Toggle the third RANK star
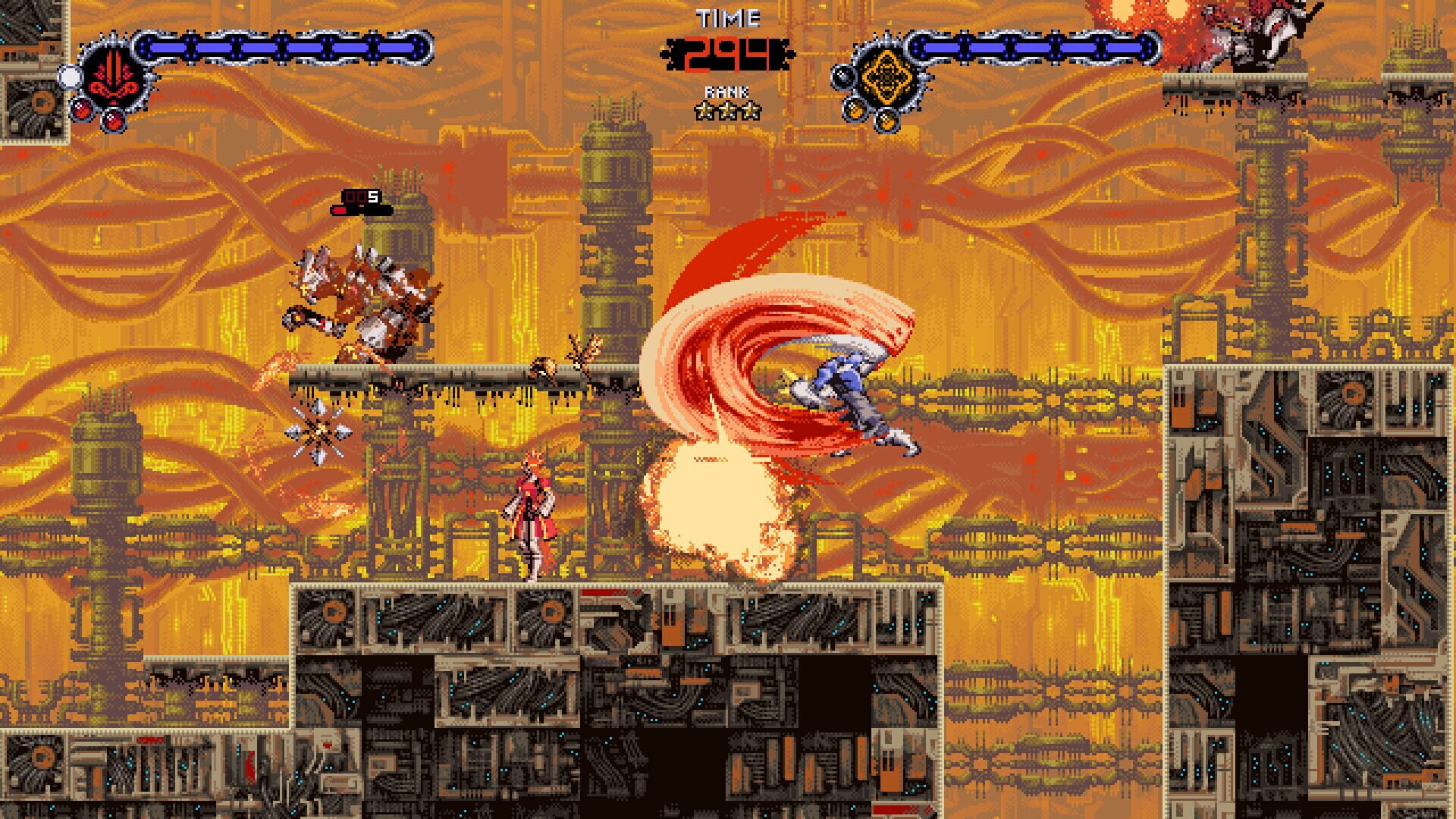Viewport: 1456px width, 819px height. [x=749, y=111]
